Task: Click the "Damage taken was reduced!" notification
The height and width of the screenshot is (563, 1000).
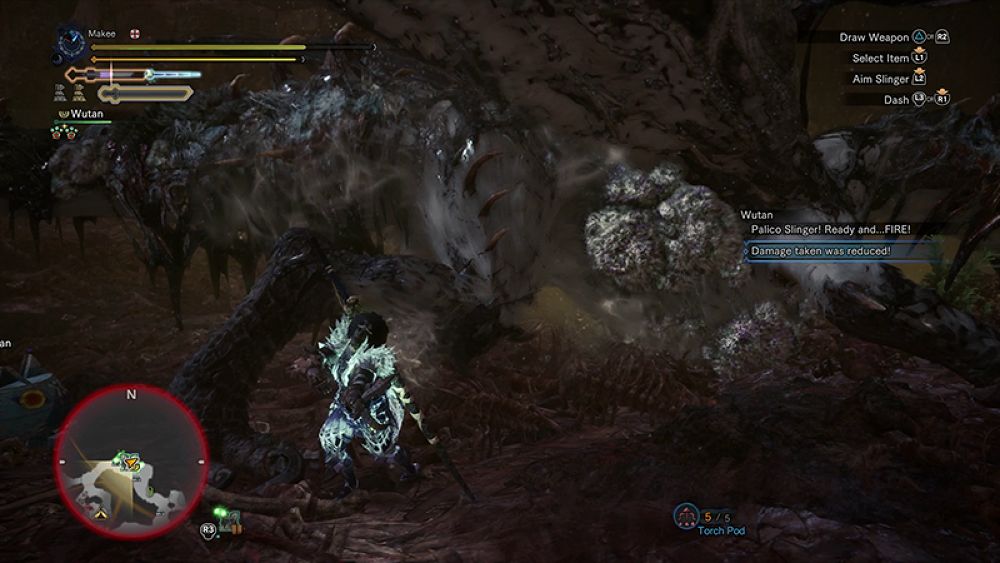Action: [x=820, y=250]
